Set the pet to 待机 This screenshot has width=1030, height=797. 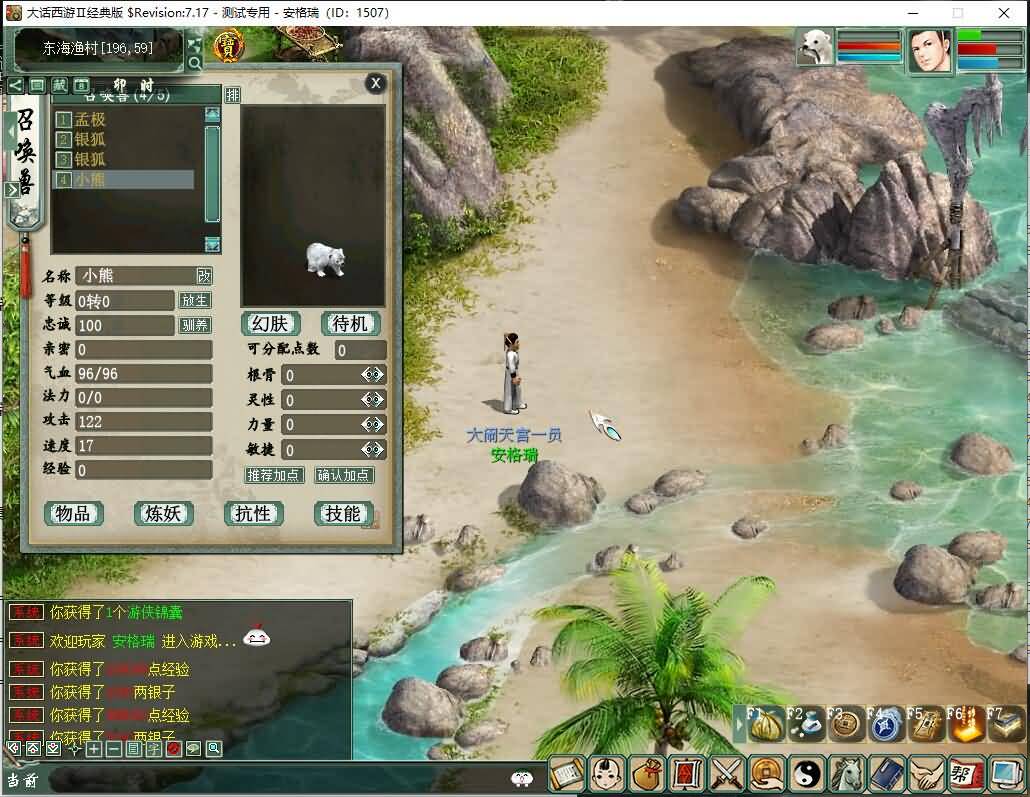click(351, 324)
